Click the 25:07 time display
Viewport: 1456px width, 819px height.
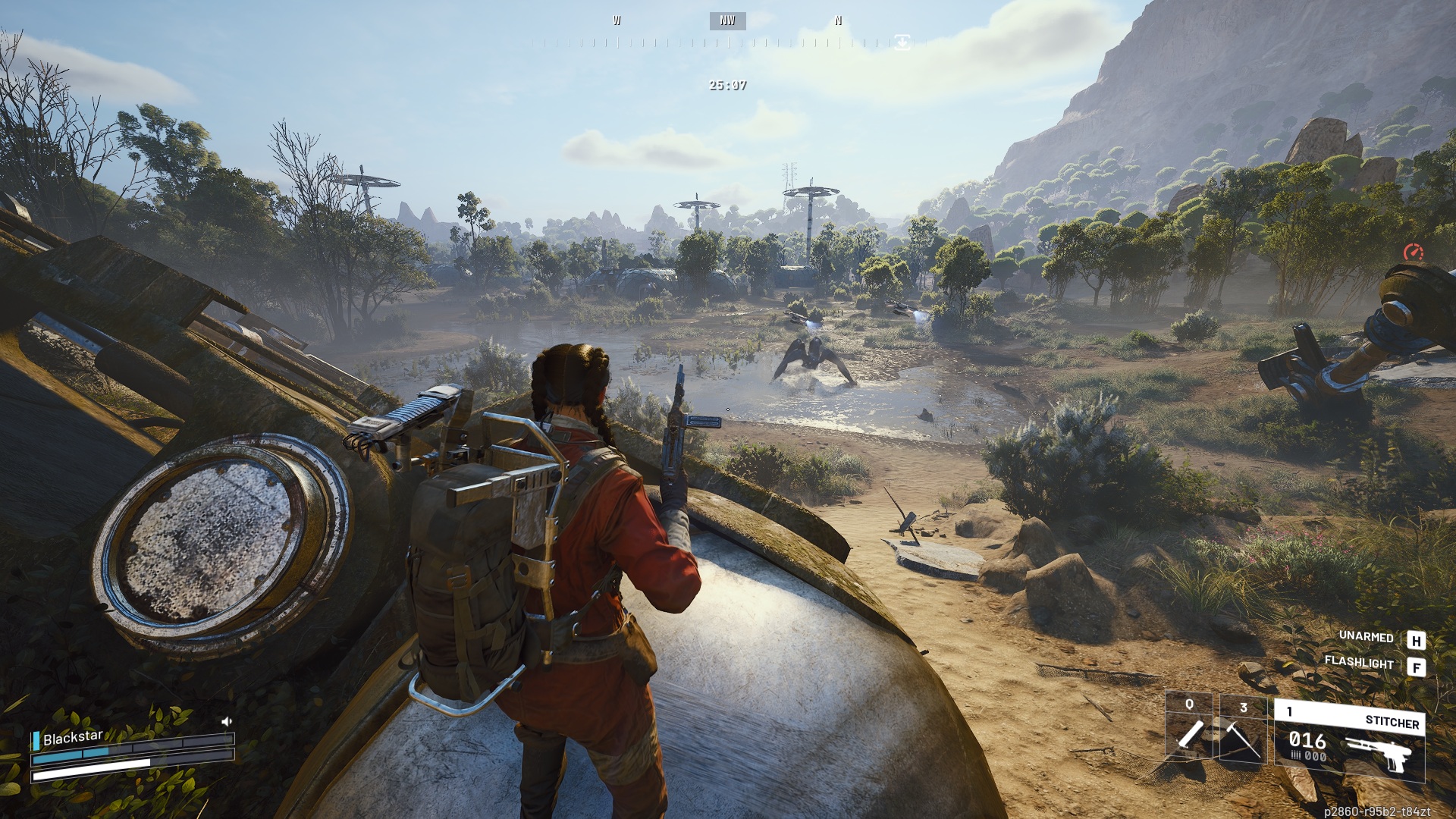[726, 86]
